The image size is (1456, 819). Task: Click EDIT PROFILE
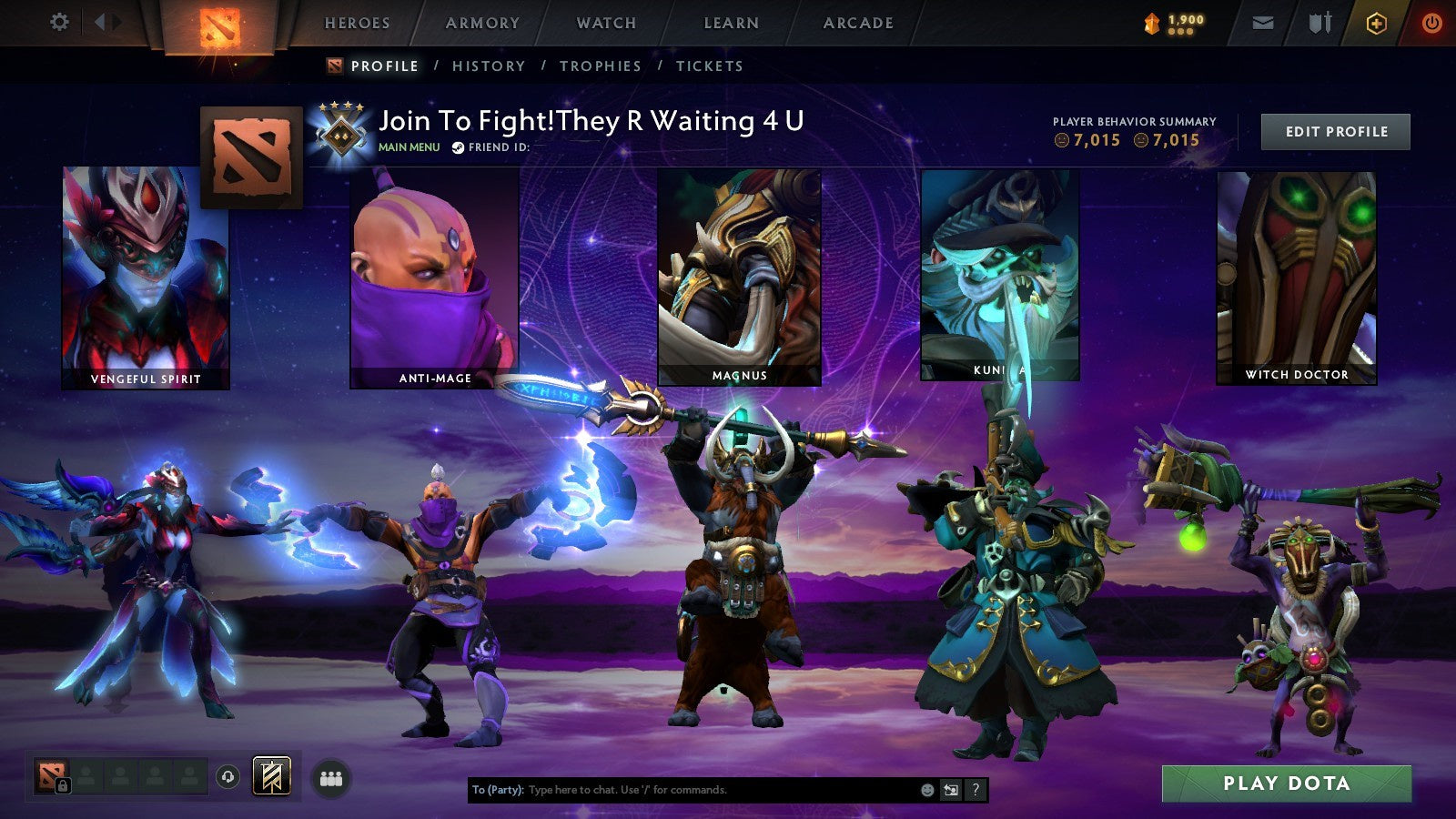click(x=1334, y=131)
